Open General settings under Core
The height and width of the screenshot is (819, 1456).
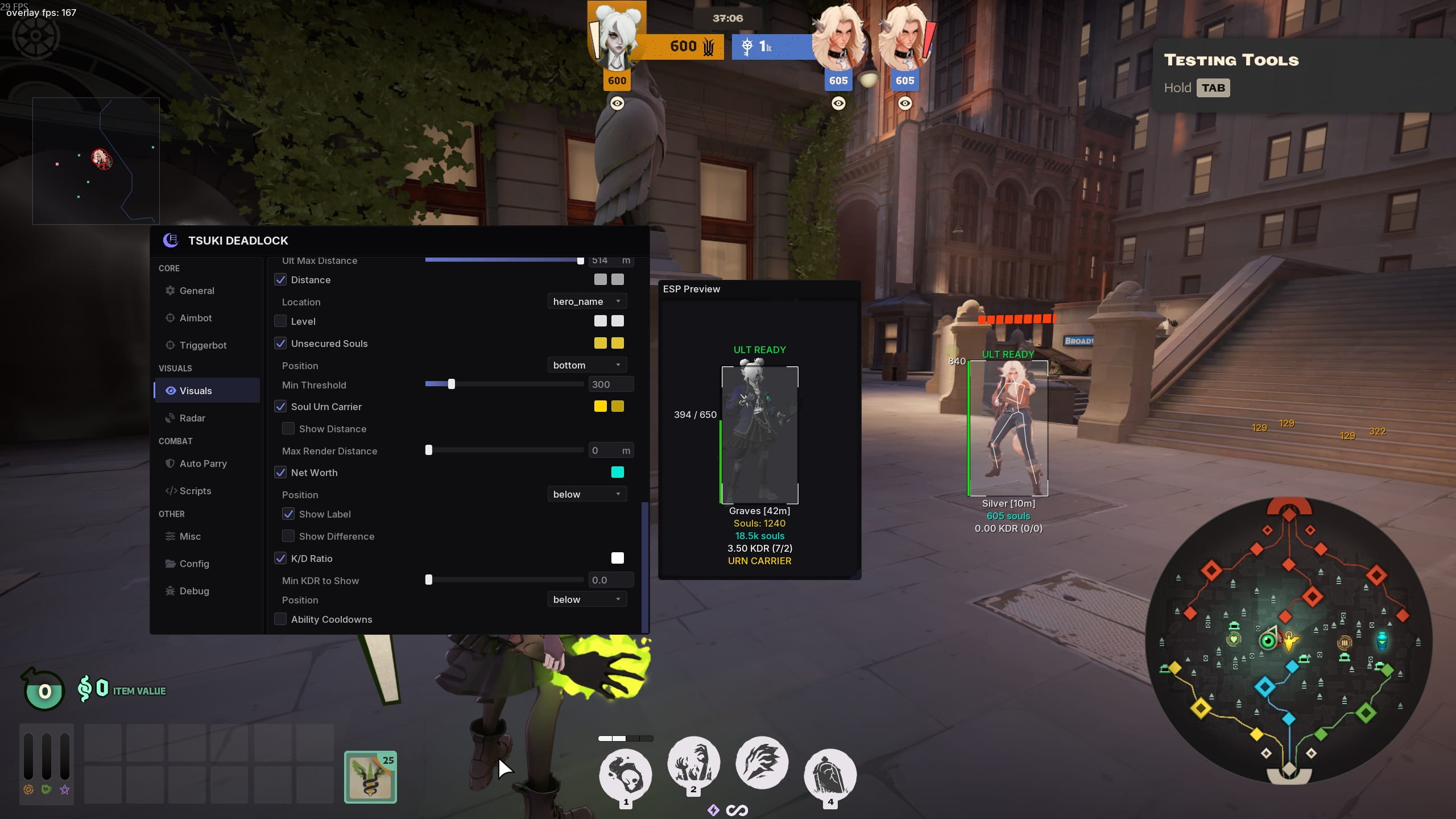click(197, 291)
